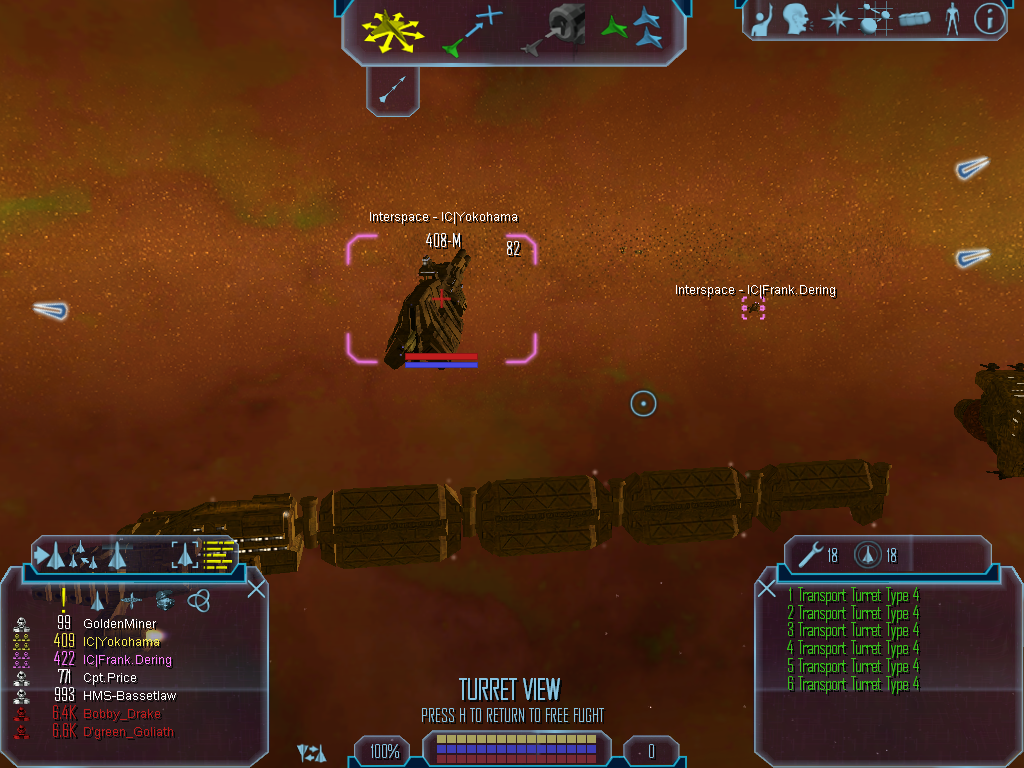The image size is (1024, 768).
Task: Toggle the 1 Transport Turret Type 4 weapon
Action: (852, 596)
